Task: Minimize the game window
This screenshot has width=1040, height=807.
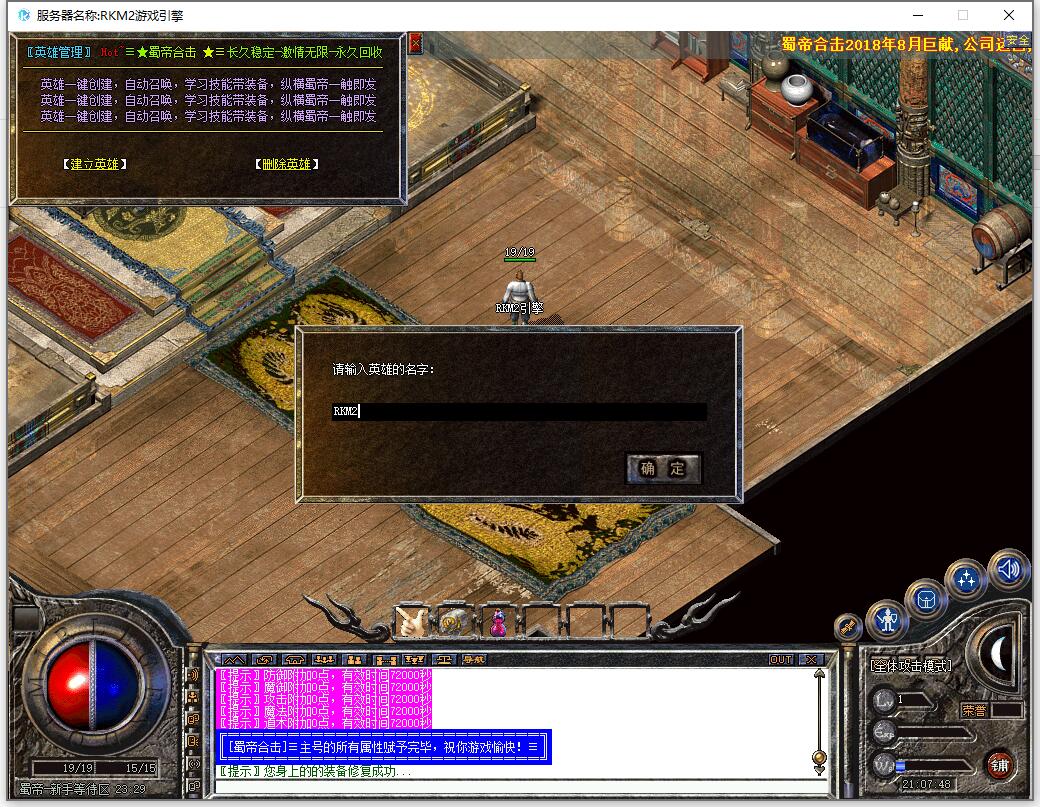Action: point(917,15)
